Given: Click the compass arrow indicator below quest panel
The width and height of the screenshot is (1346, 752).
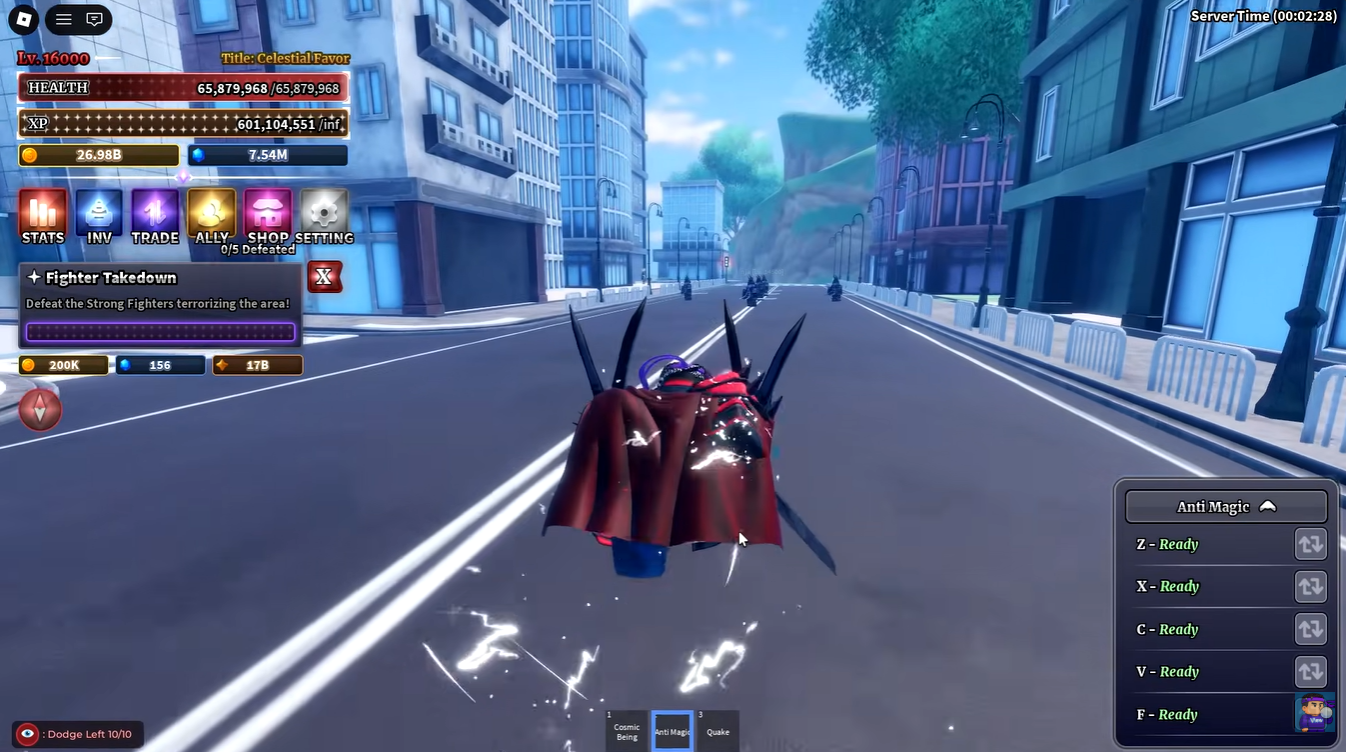Looking at the screenshot, I should [x=40, y=410].
